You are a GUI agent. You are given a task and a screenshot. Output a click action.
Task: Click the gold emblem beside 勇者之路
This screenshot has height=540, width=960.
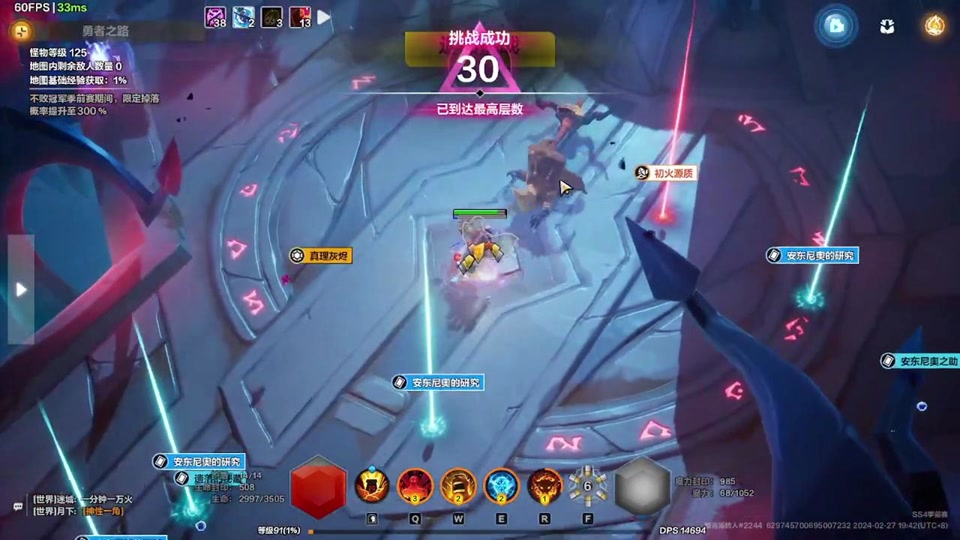click(x=22, y=31)
